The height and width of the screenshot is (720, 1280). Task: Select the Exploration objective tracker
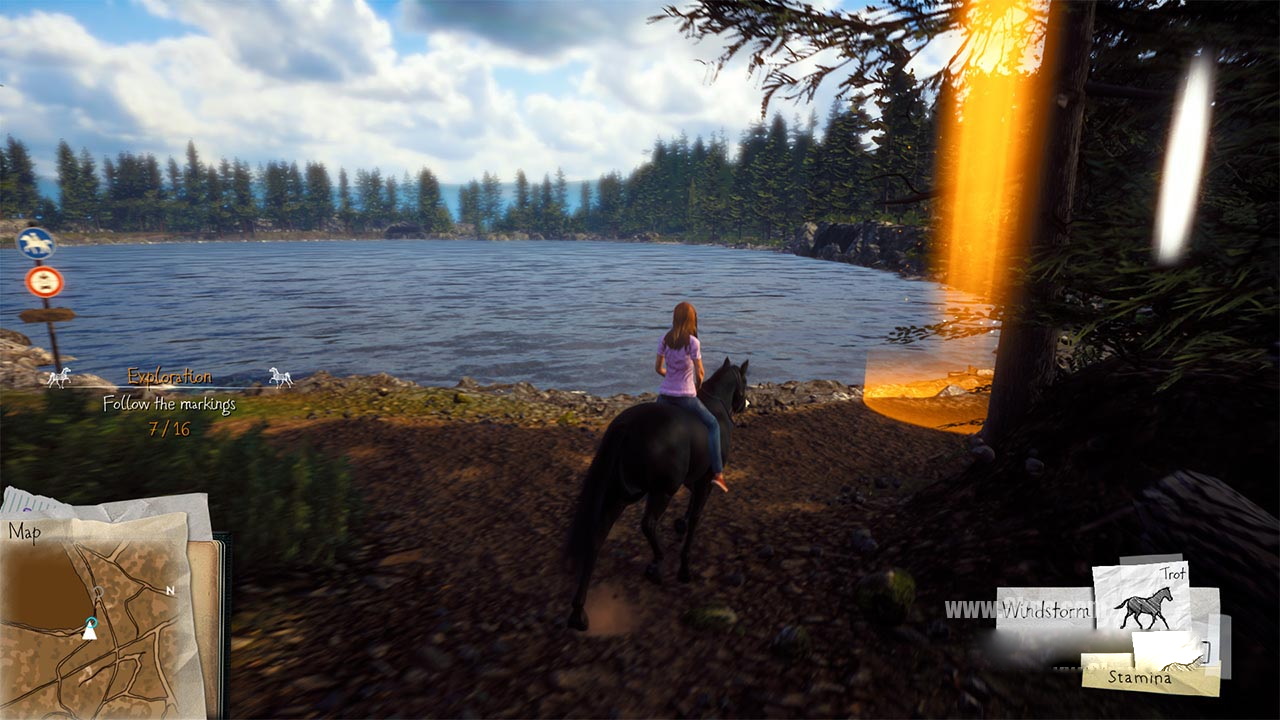click(169, 377)
